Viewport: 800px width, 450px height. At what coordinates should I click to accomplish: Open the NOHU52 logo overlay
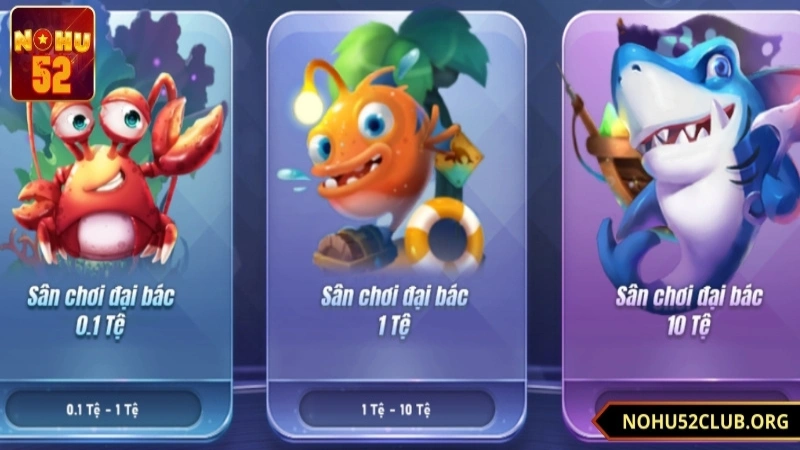(x=52, y=52)
